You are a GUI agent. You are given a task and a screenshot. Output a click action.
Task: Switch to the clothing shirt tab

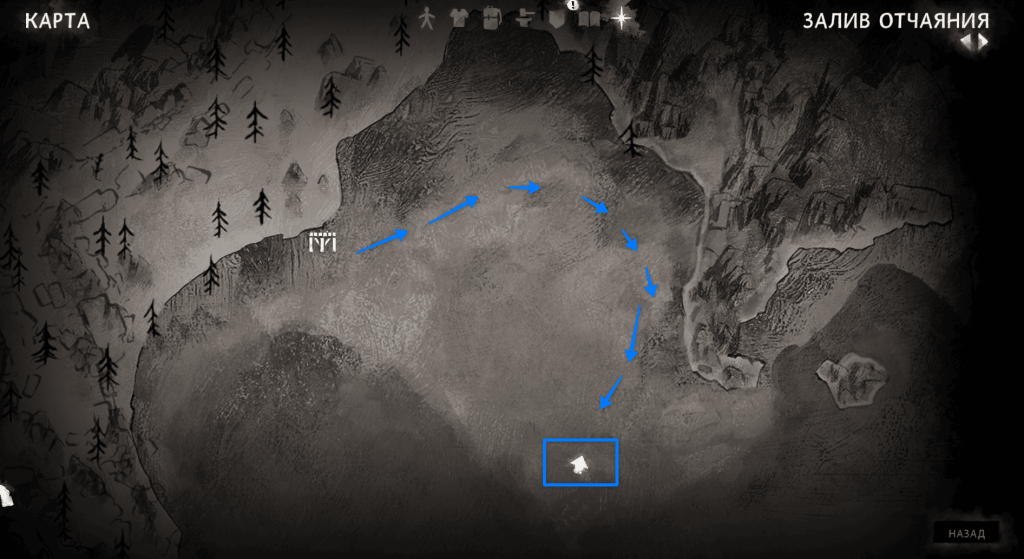459,19
